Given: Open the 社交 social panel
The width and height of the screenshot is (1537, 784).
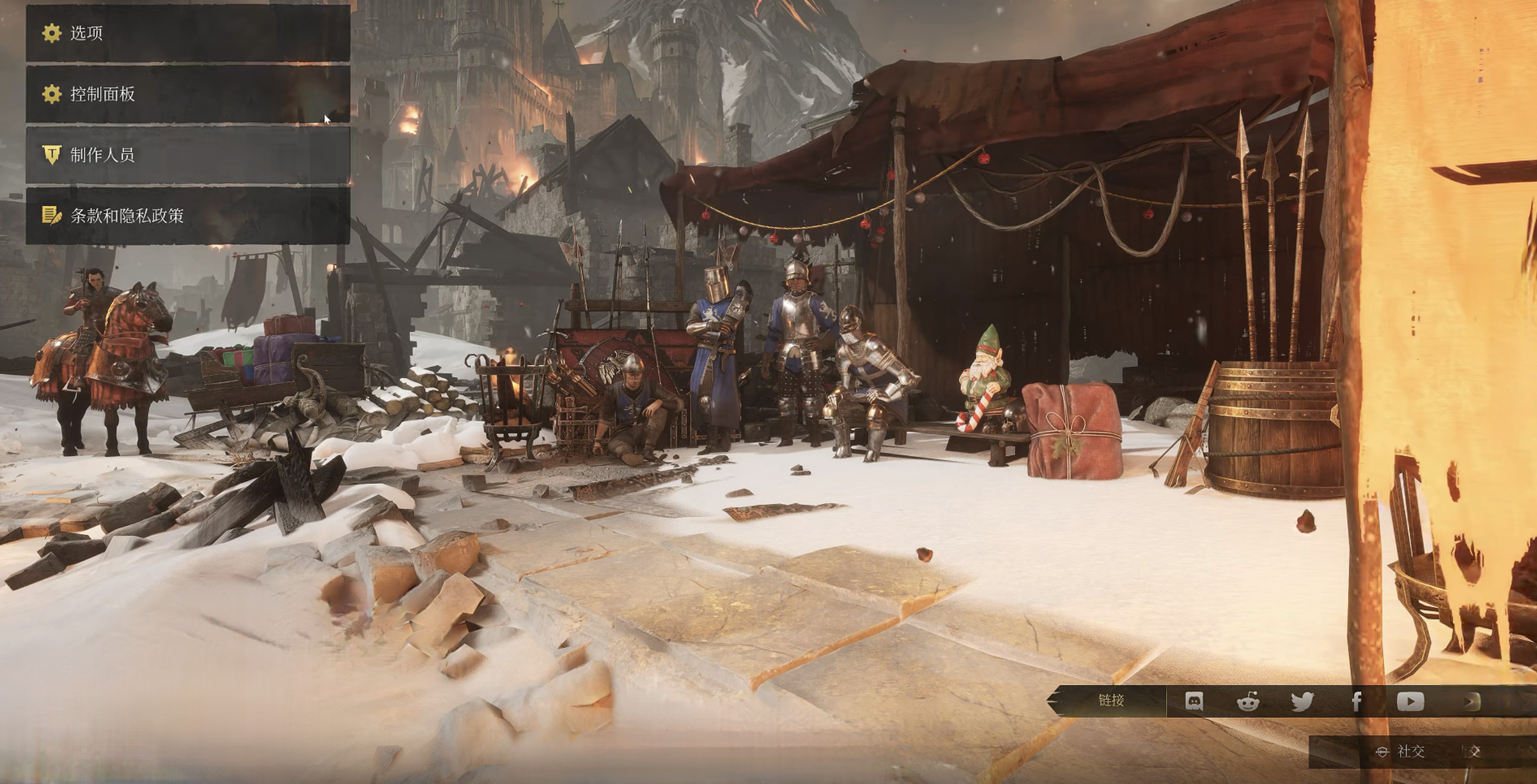Looking at the screenshot, I should point(1402,752).
